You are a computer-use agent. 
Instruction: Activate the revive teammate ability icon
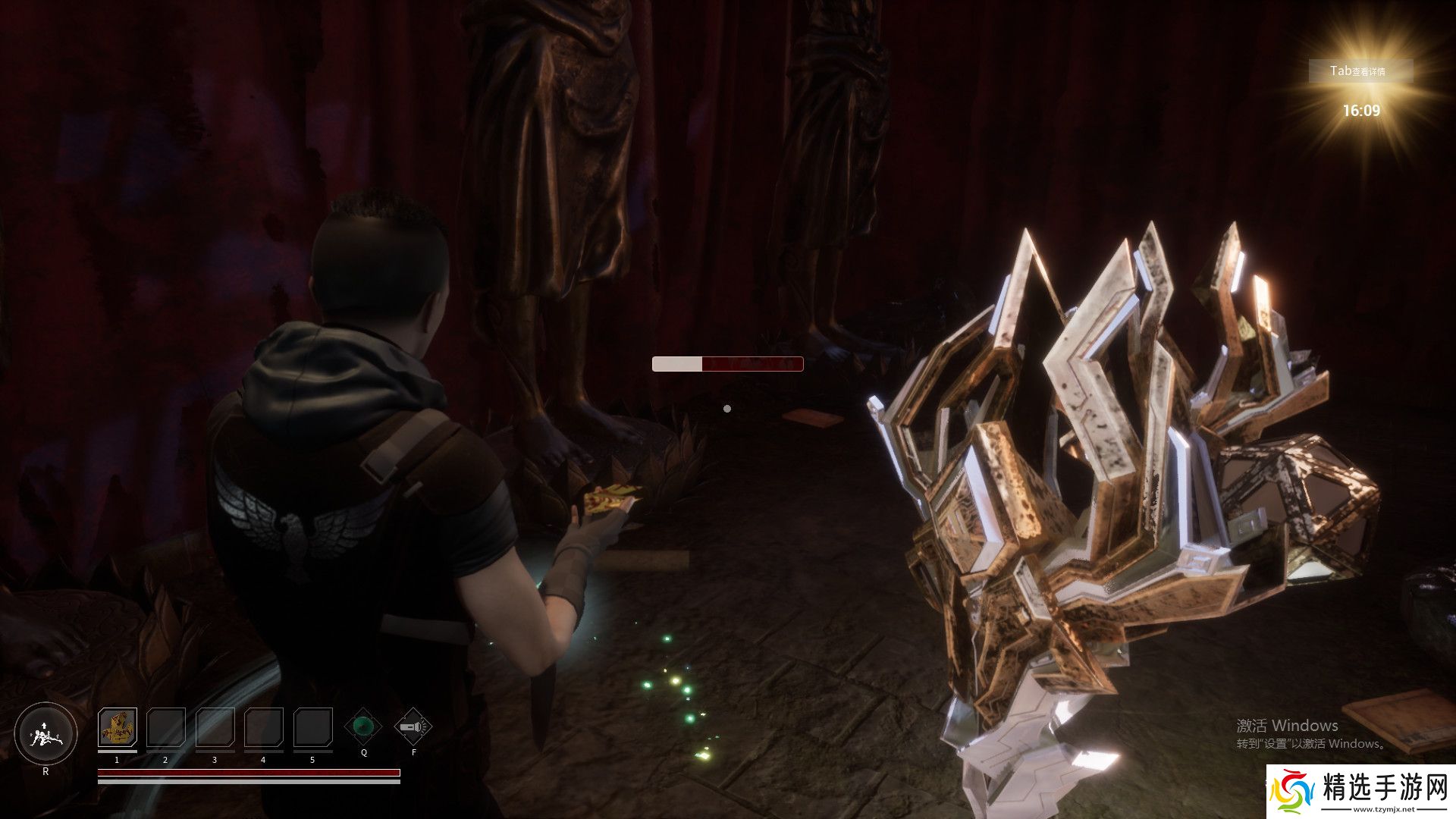(x=45, y=734)
